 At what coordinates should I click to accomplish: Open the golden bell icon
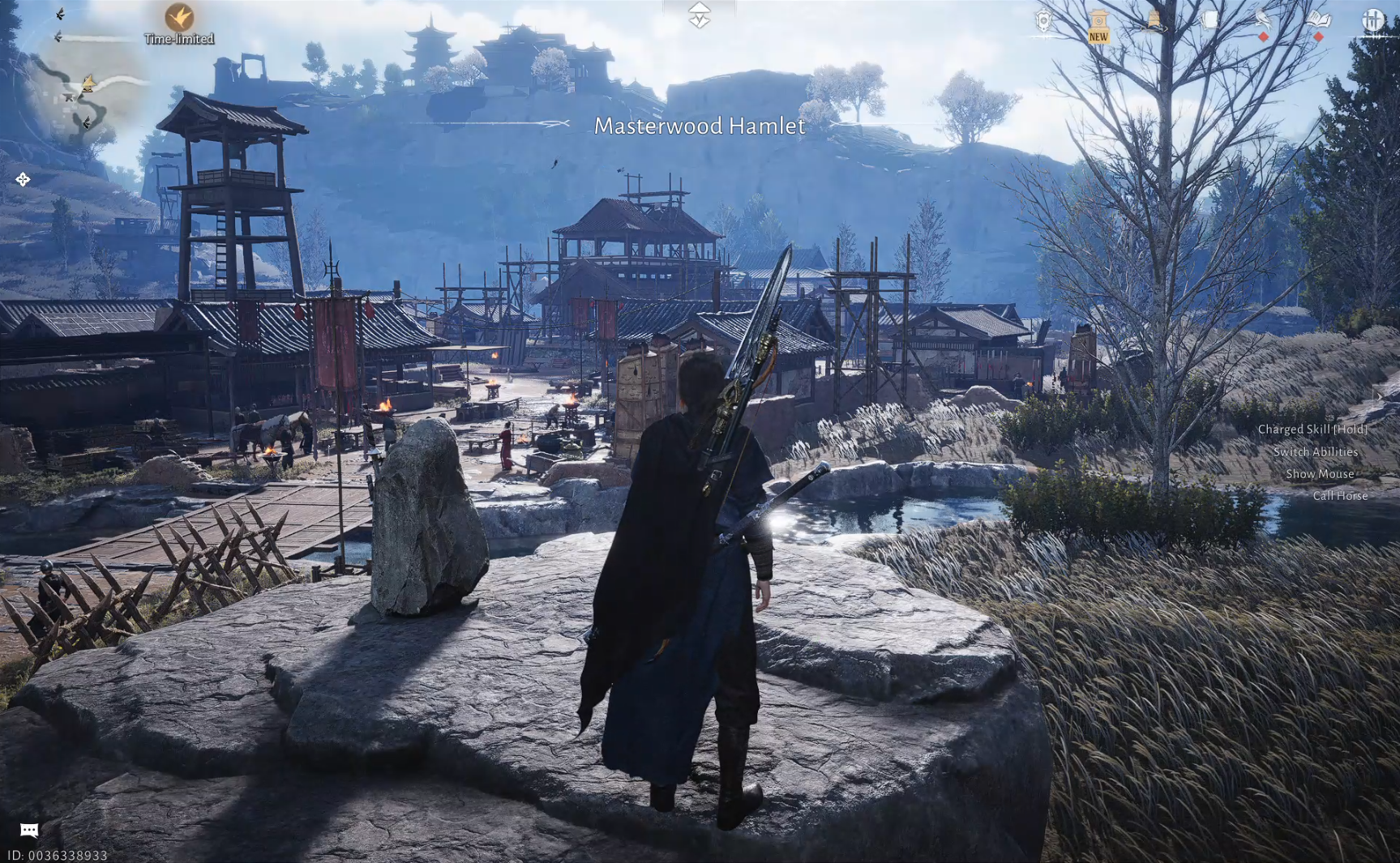[x=1154, y=20]
